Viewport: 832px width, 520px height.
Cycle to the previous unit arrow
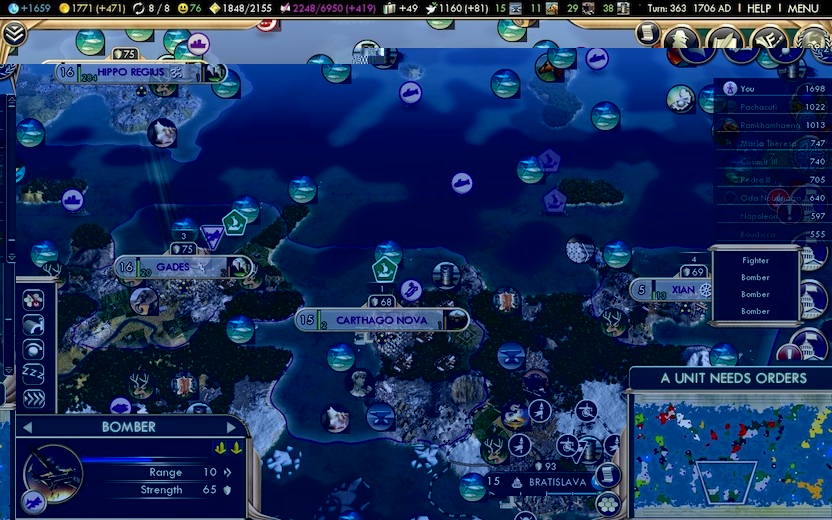(x=27, y=427)
